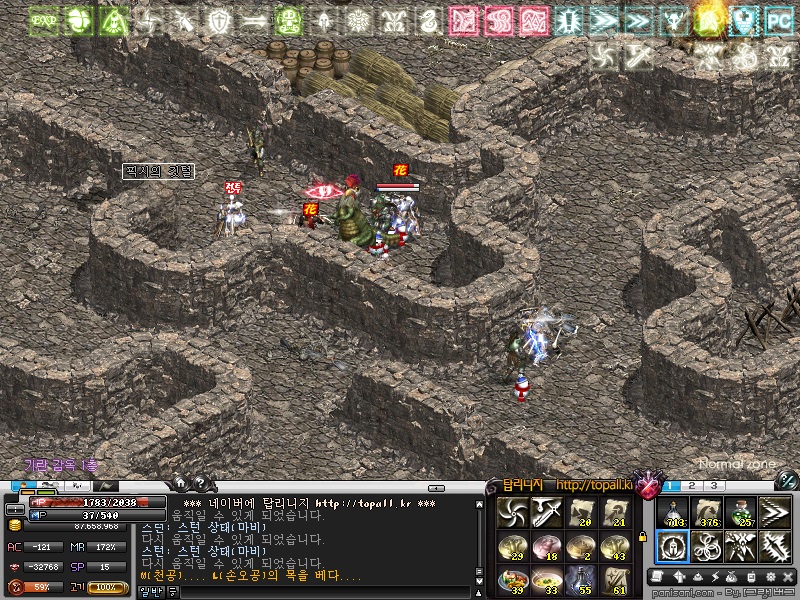This screenshot has width=800, height=600.
Task: Activate the highlighted helmet aura skill
Action: [672, 547]
